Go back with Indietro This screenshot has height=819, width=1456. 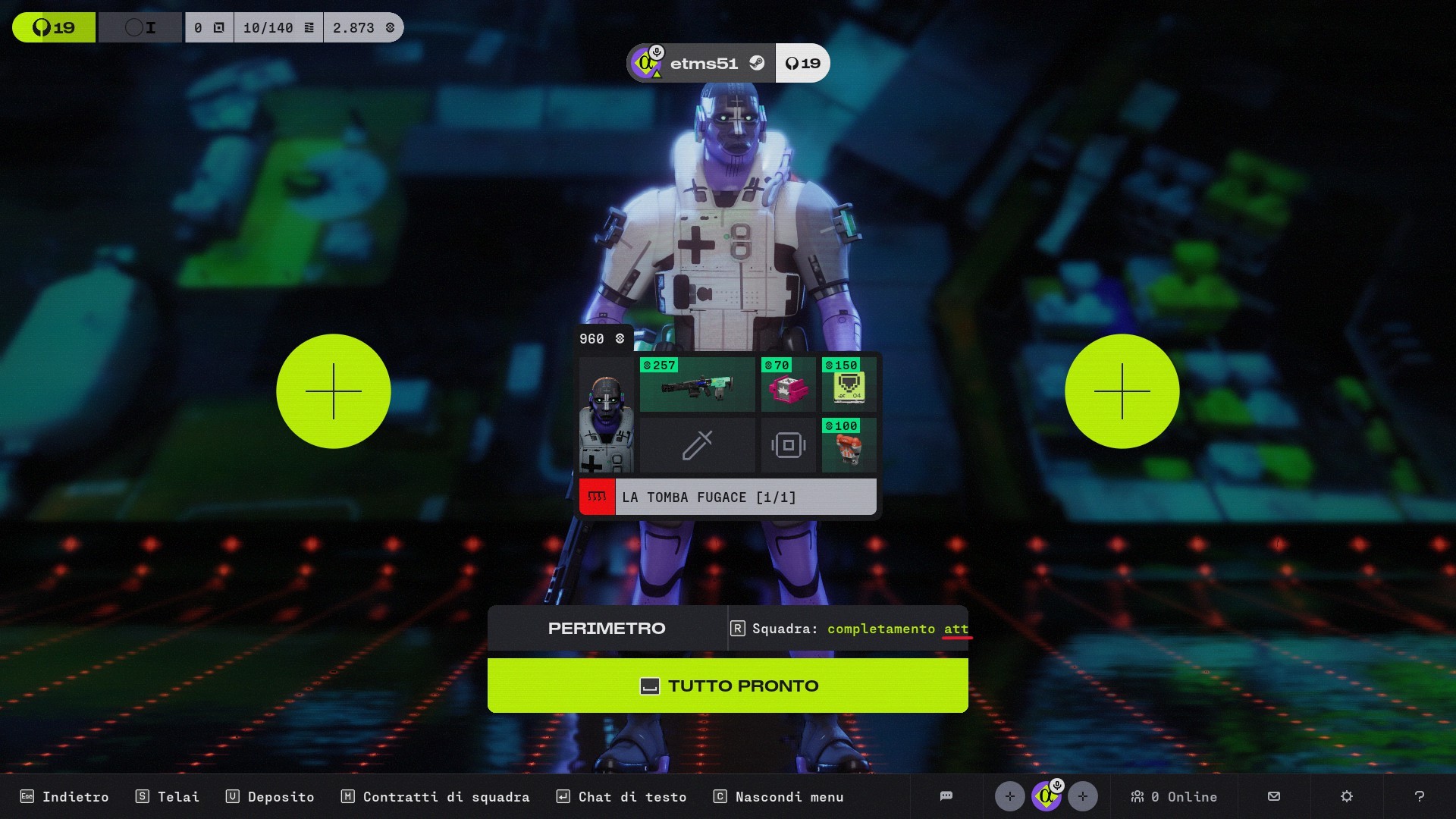[64, 797]
